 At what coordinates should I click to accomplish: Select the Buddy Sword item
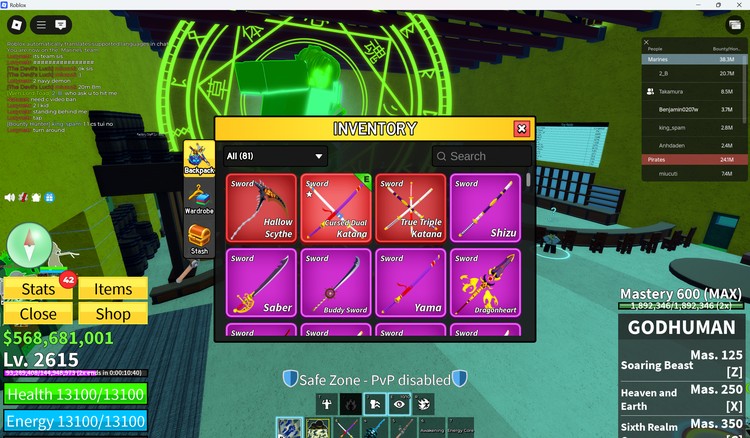tap(336, 283)
